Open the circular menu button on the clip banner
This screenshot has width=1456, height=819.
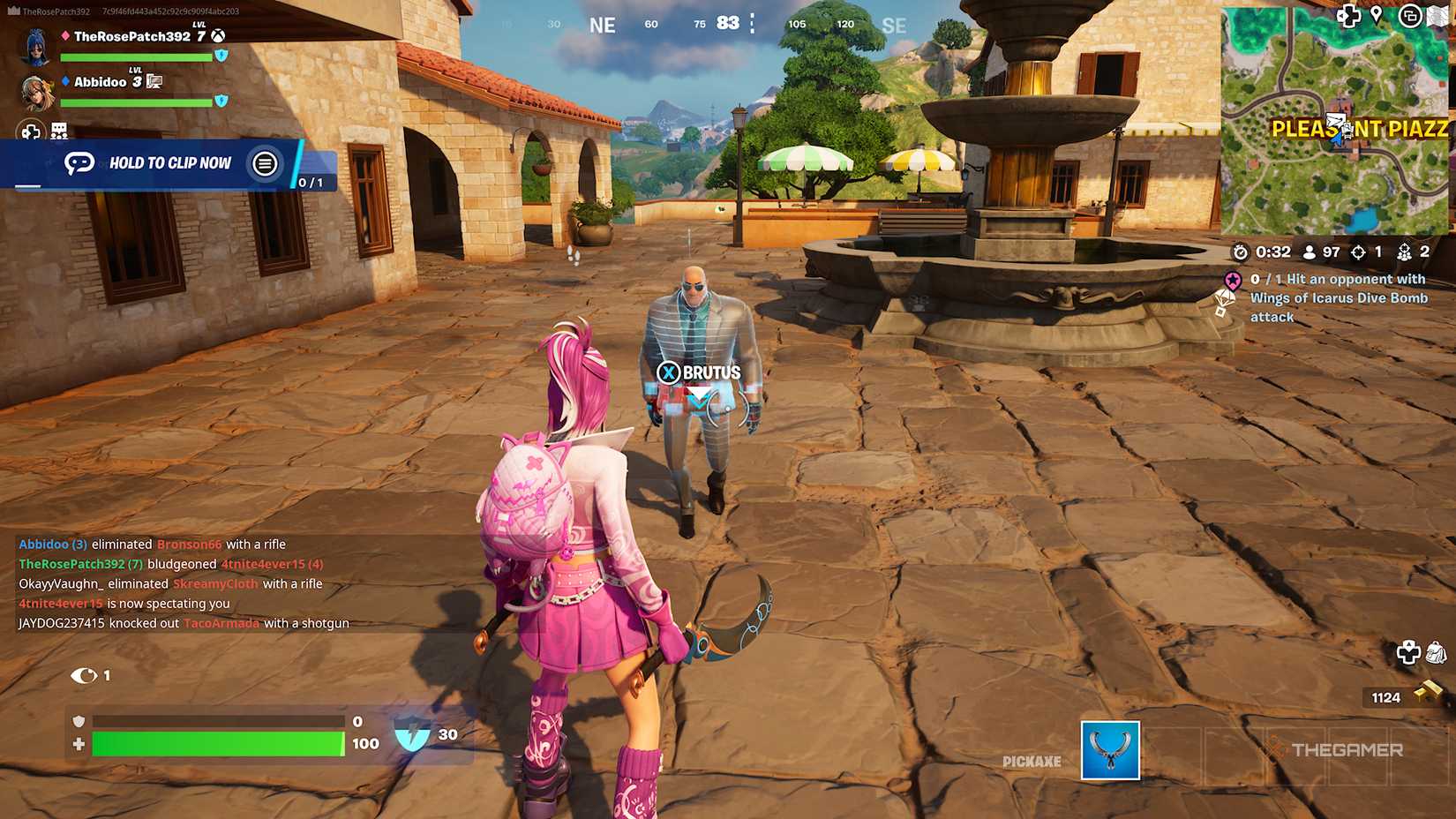coord(264,164)
